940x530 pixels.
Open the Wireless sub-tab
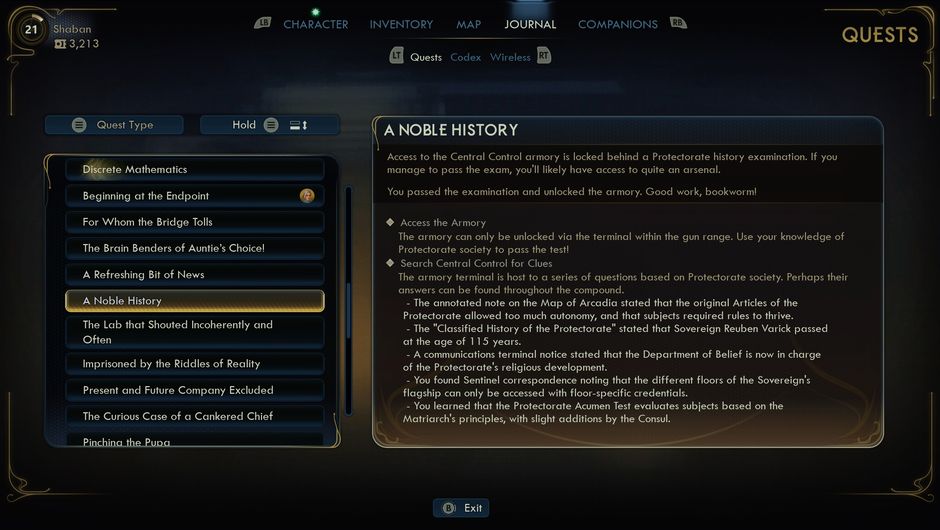pyautogui.click(x=510, y=57)
